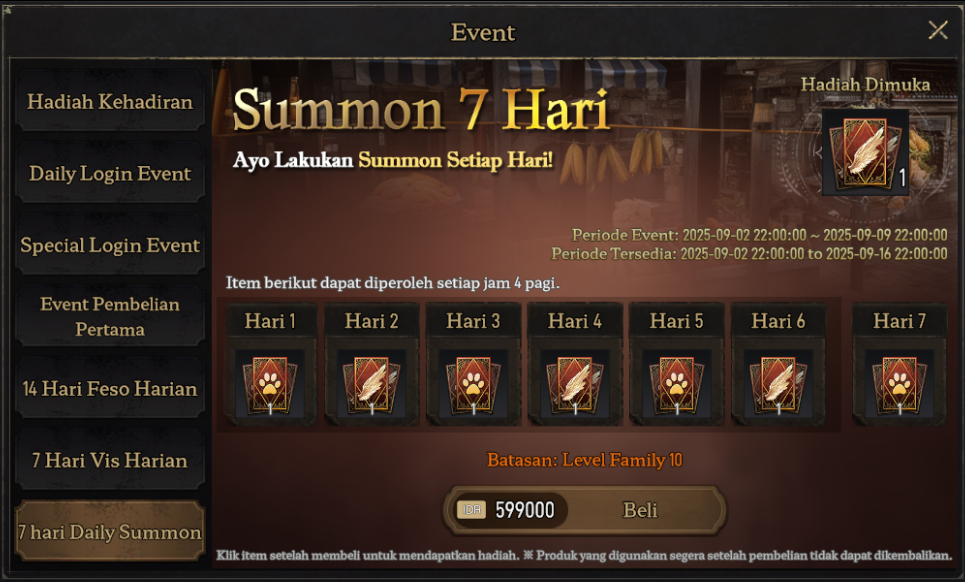Choose the Hari 2 feather summon card
Screen dimensions: 965x582
coord(372,385)
